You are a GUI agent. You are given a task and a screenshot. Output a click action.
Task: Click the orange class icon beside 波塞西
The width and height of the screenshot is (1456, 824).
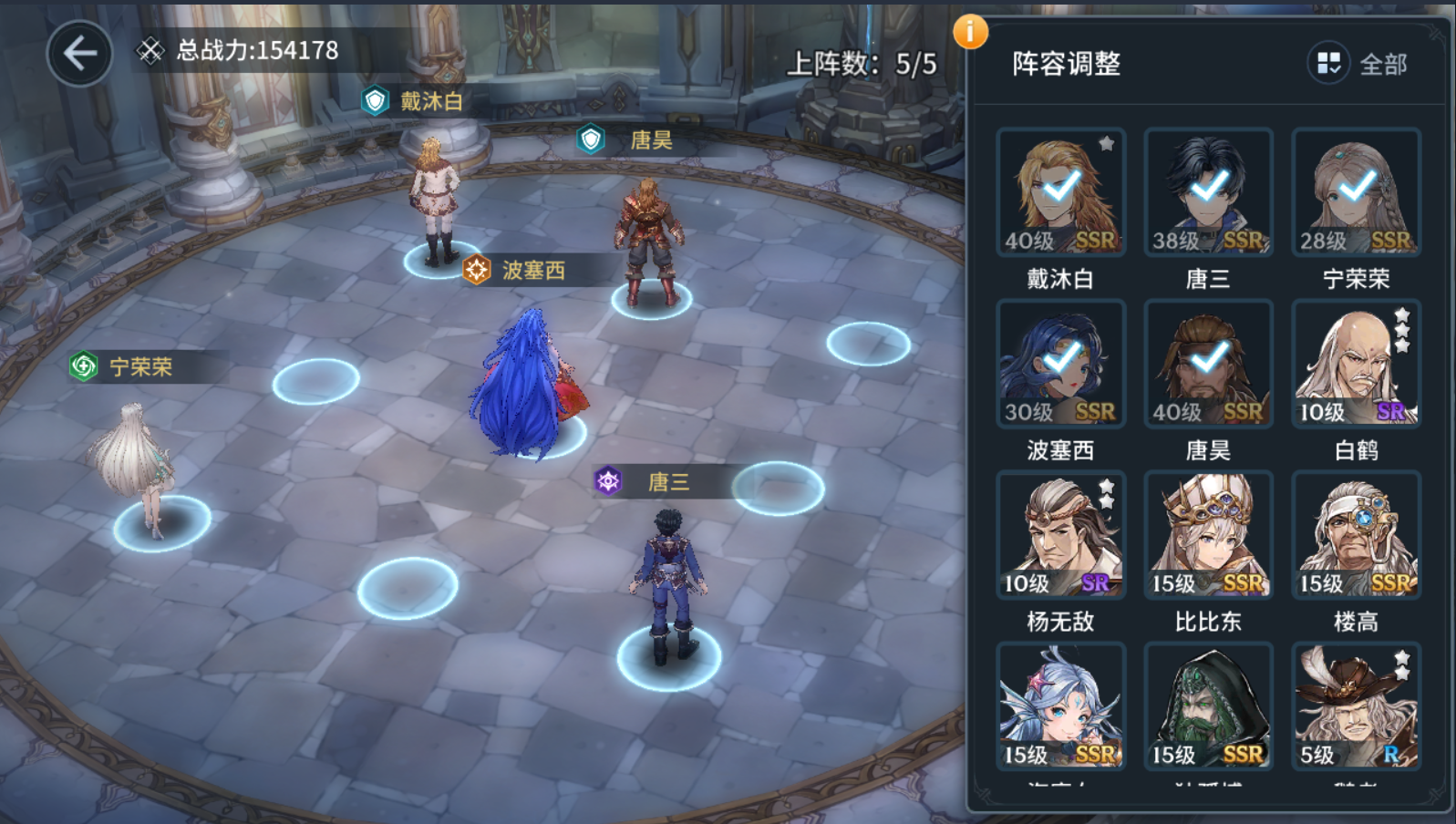475,270
